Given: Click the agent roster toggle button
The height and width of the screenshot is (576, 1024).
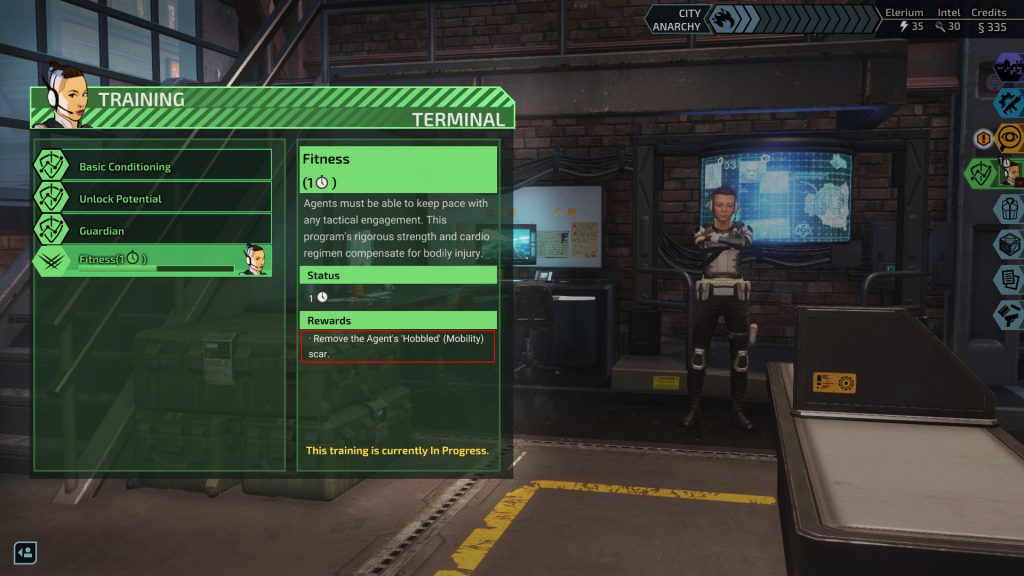Looking at the screenshot, I should tap(25, 551).
